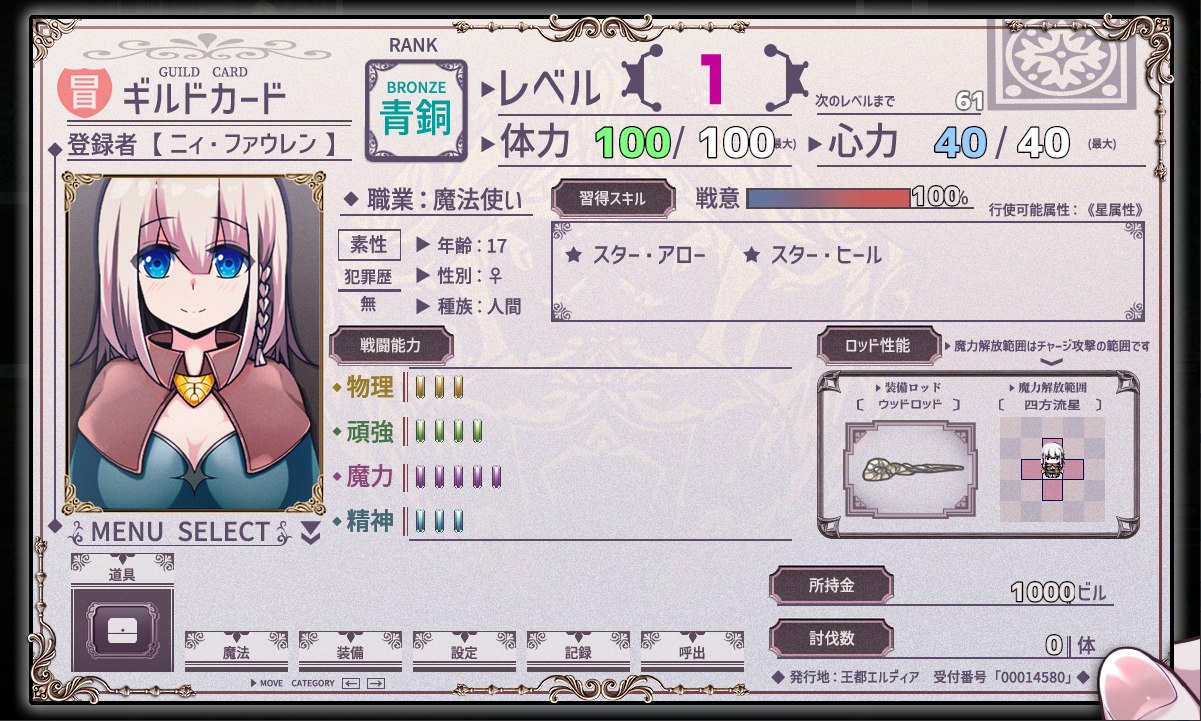Open the 設定 (Settings) menu
Screen dimensions: 1201x721
[x=464, y=652]
